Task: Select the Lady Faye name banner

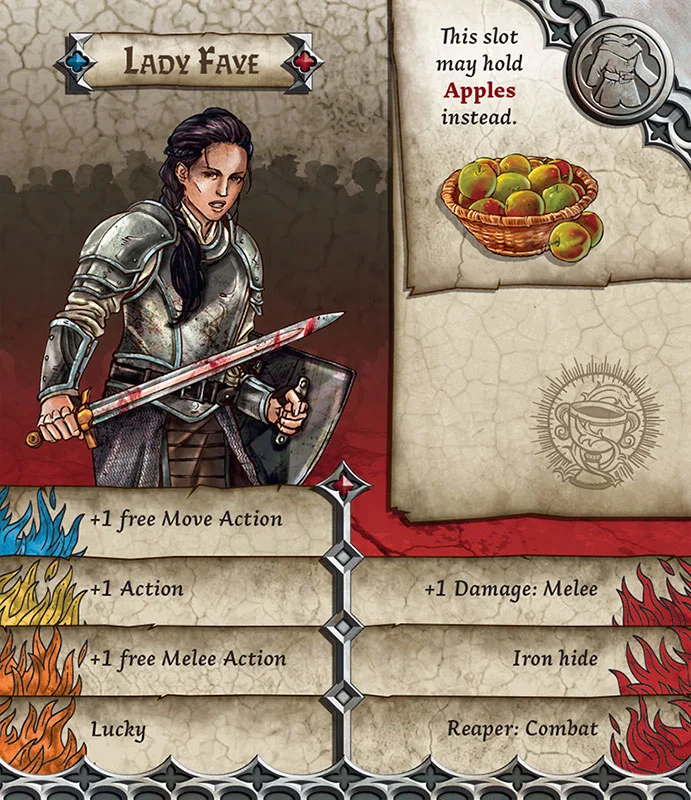Action: click(x=191, y=63)
